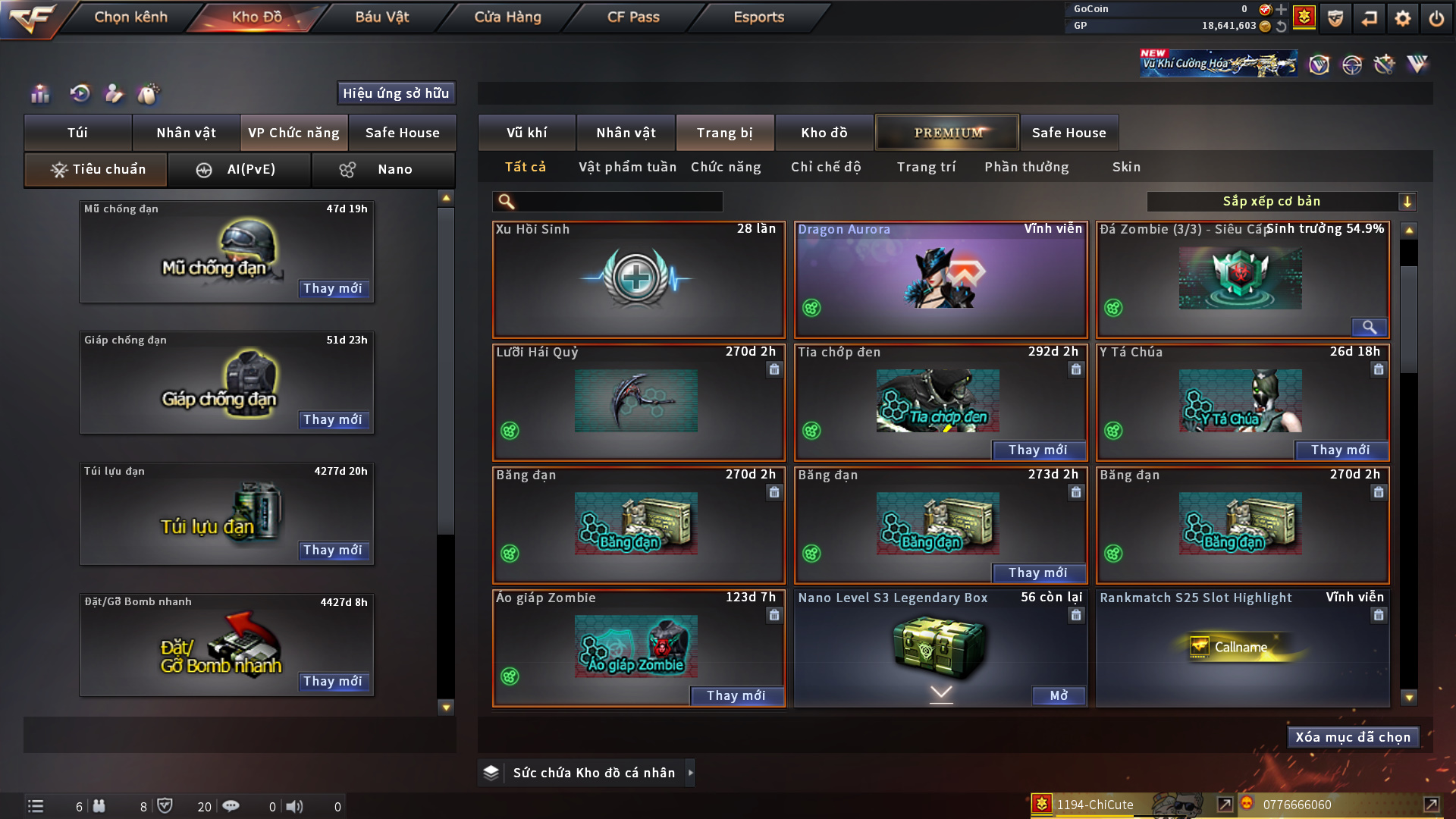Open the Nano Level S3 Legendary Box
Image resolution: width=1456 pixels, height=819 pixels.
pyautogui.click(x=1058, y=695)
